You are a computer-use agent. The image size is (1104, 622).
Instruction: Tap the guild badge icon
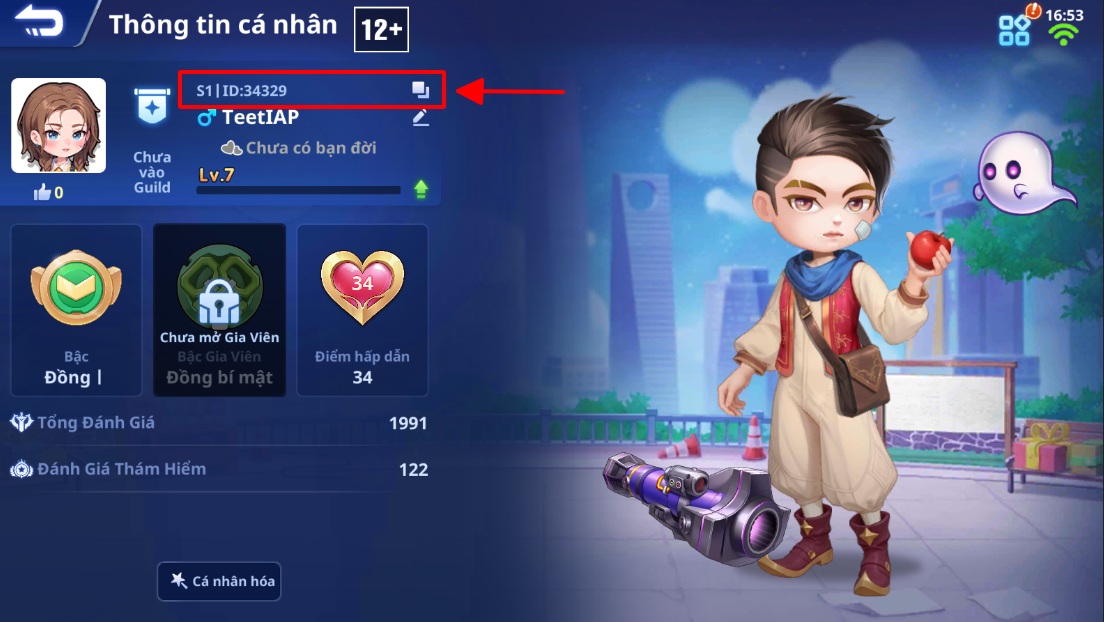(152, 106)
